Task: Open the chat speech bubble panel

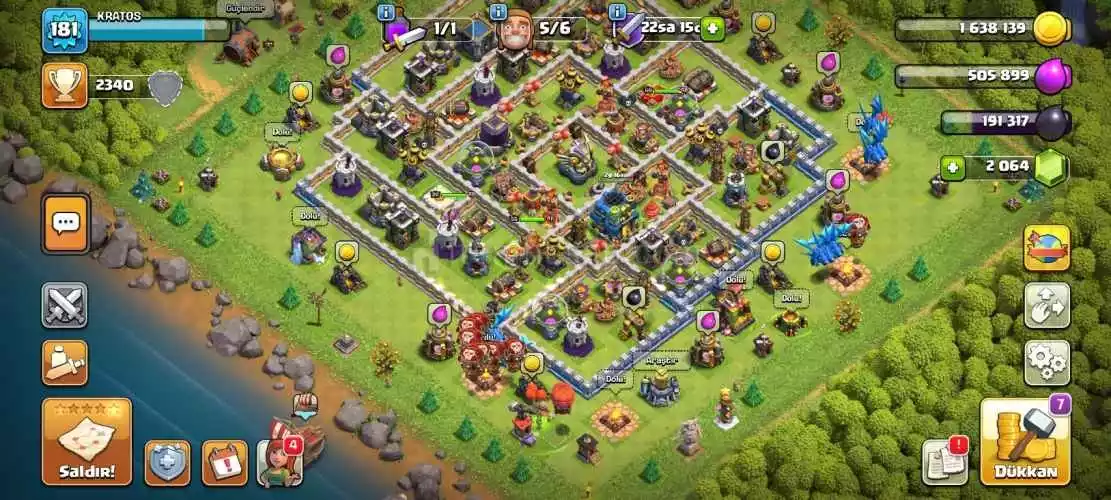Action: [65, 223]
